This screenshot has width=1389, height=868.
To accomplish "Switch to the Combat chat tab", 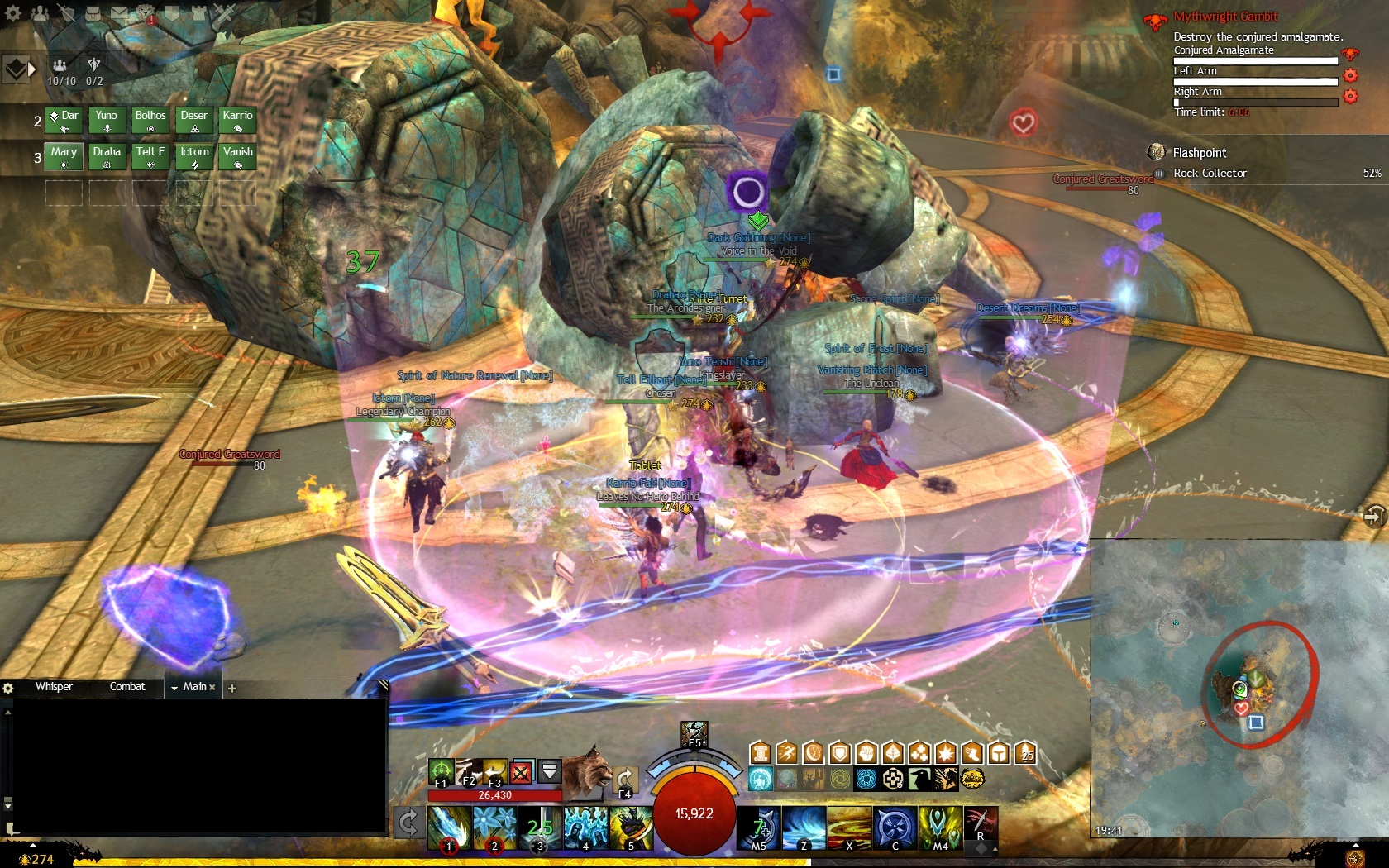I will point(127,687).
